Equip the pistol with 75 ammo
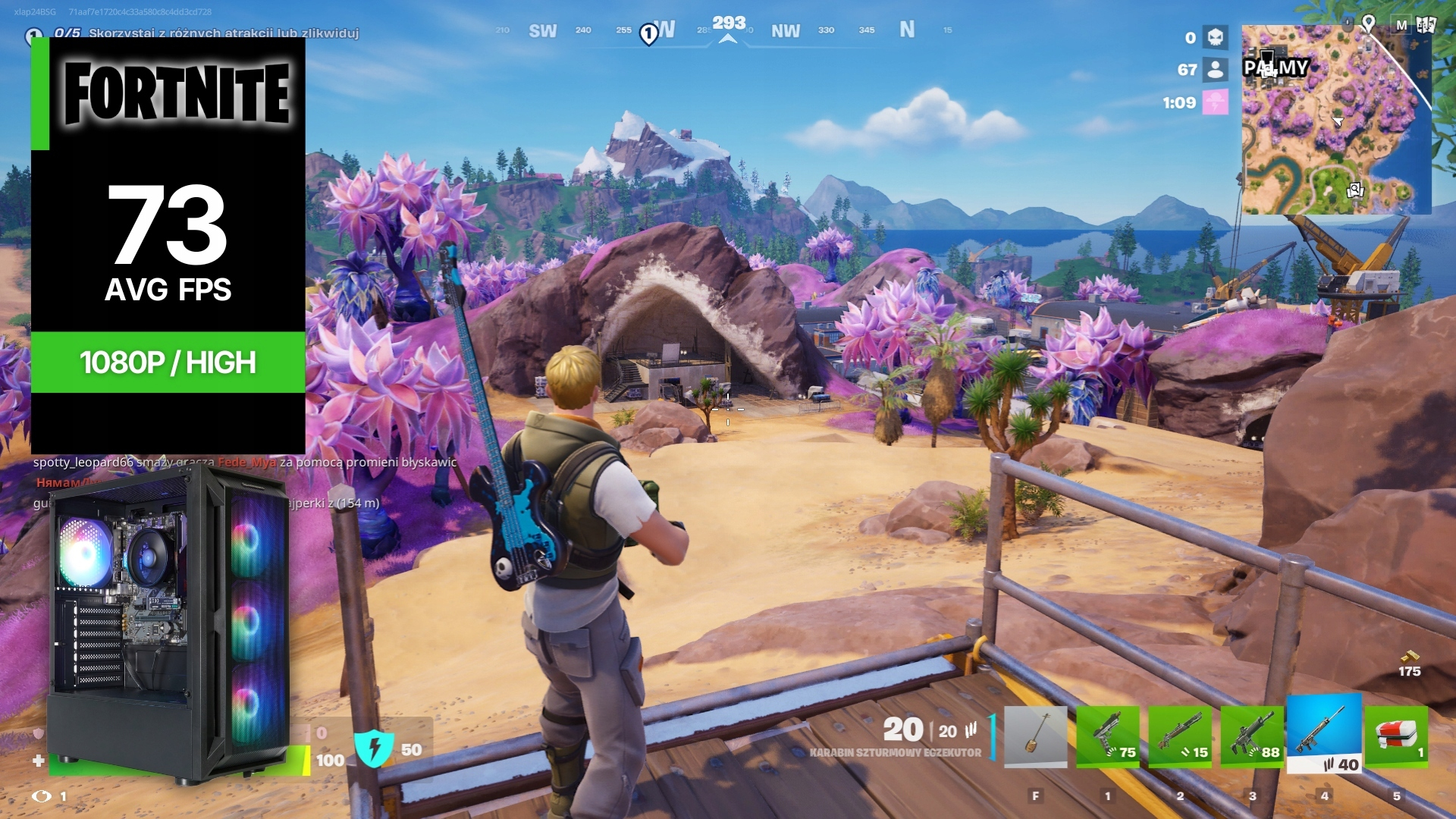The width and height of the screenshot is (1456, 819). click(x=1107, y=736)
